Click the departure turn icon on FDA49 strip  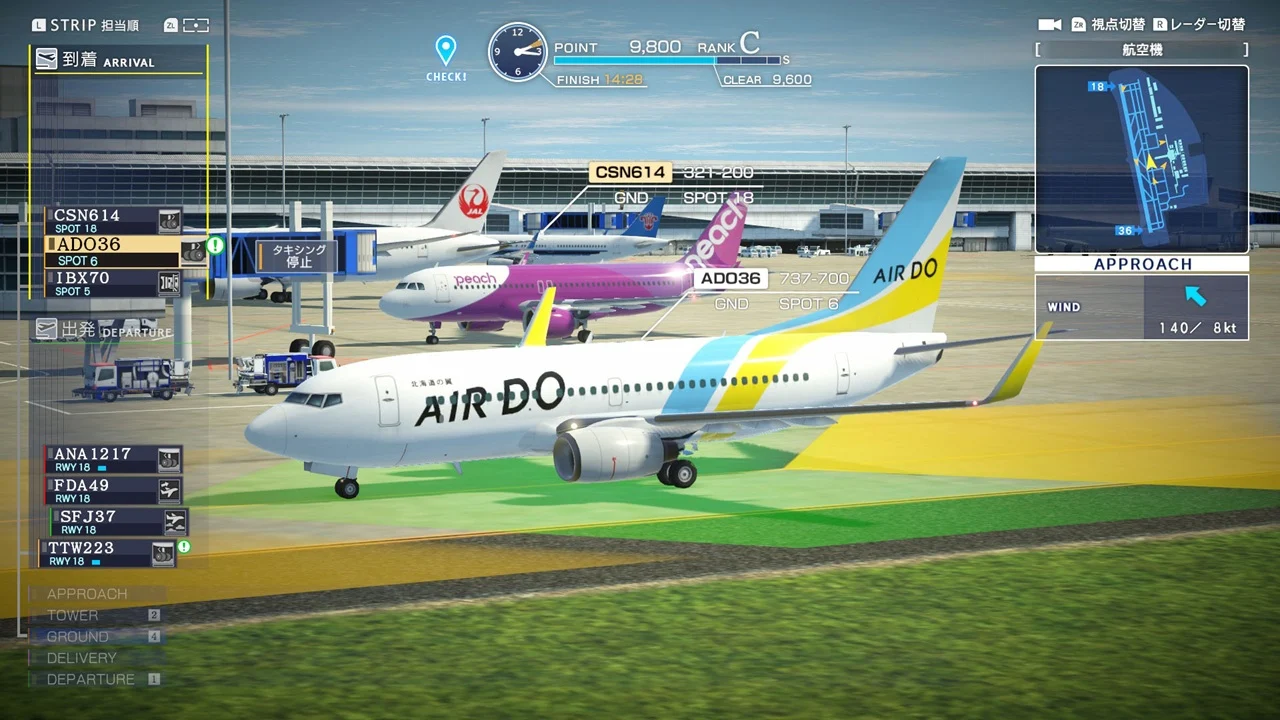tap(169, 489)
